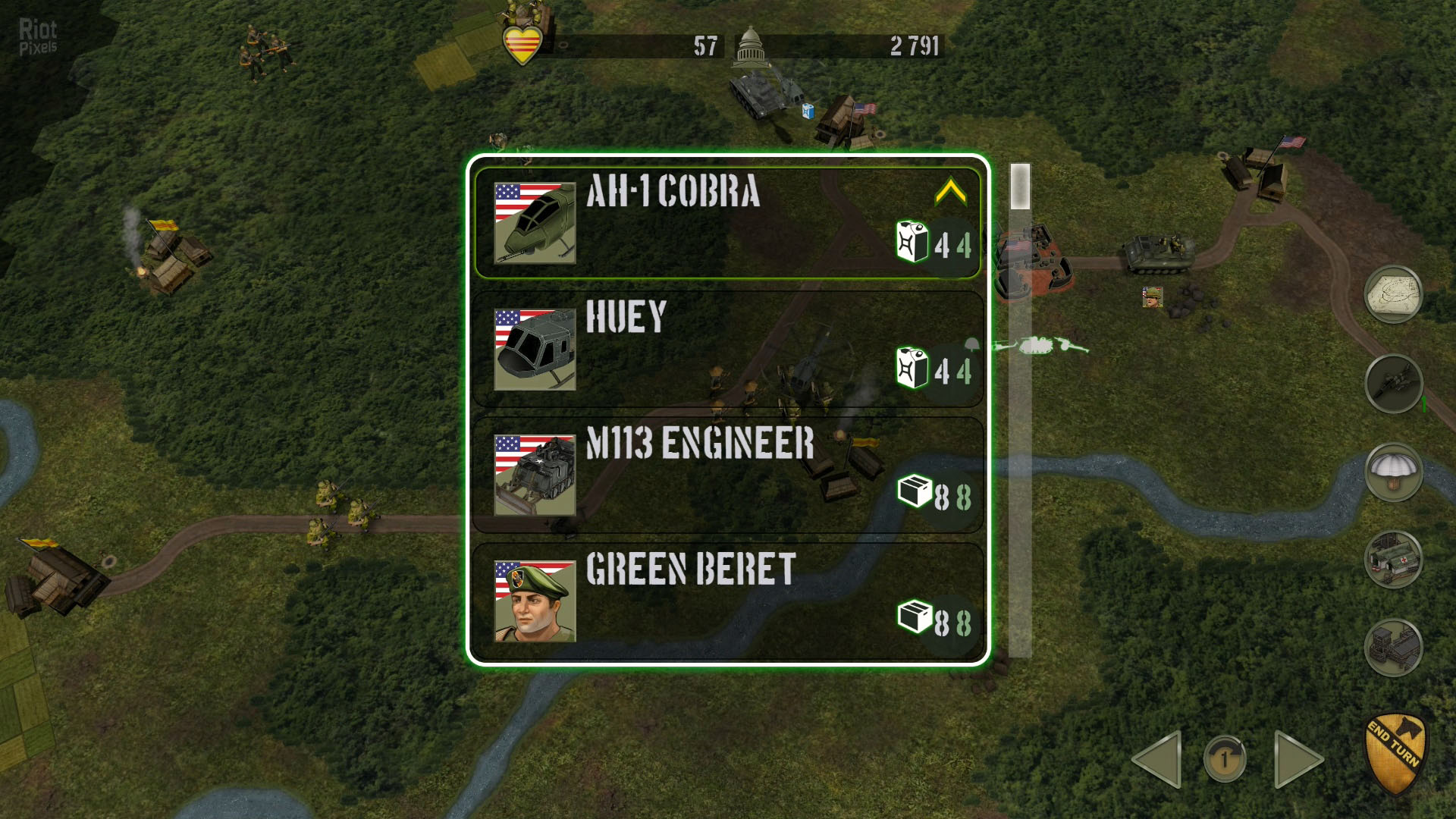This screenshot has width=1456, height=819.
Task: Open the firebase building button
Action: click(1393, 648)
